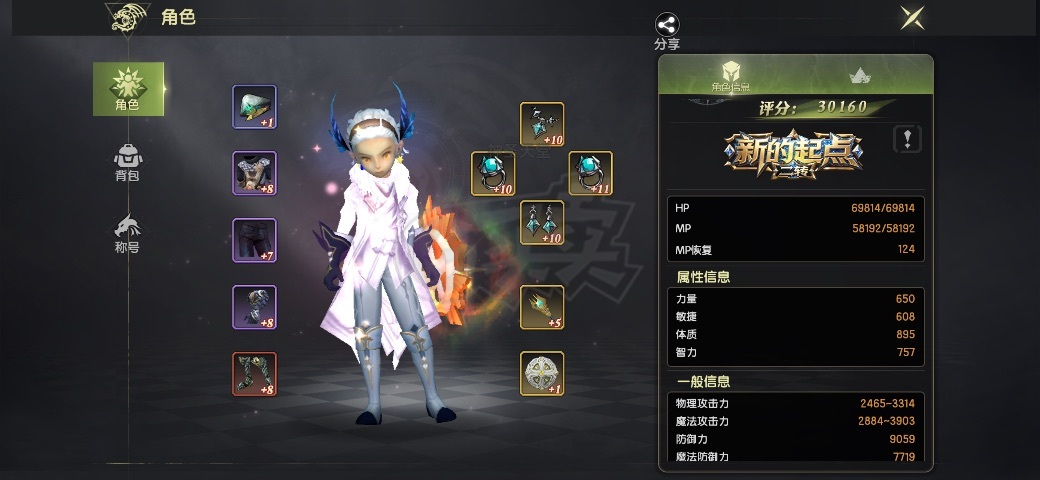This screenshot has height=480, width=1040.
Task: Choose the necklace slot with +10
Action: click(542, 124)
